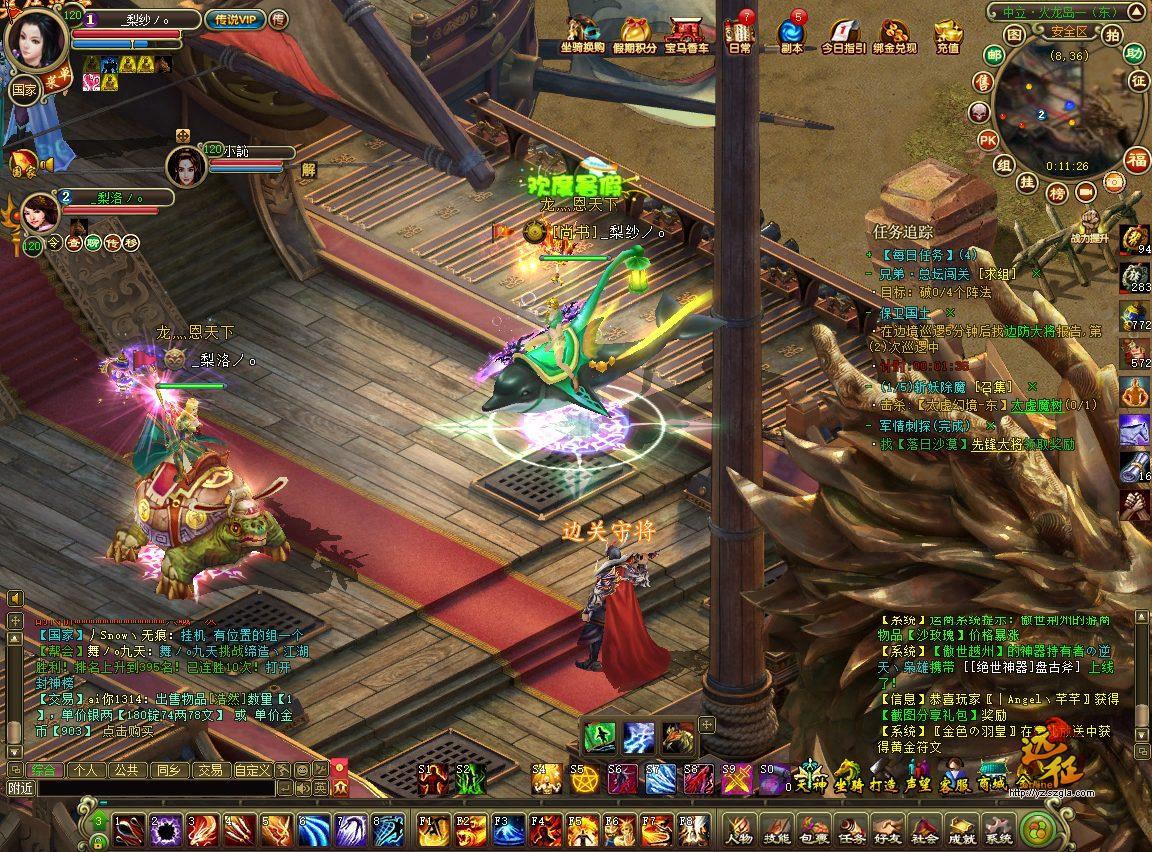The image size is (1152, 852).
Task: Open the 包裹 inventory bag
Action: (x=814, y=829)
